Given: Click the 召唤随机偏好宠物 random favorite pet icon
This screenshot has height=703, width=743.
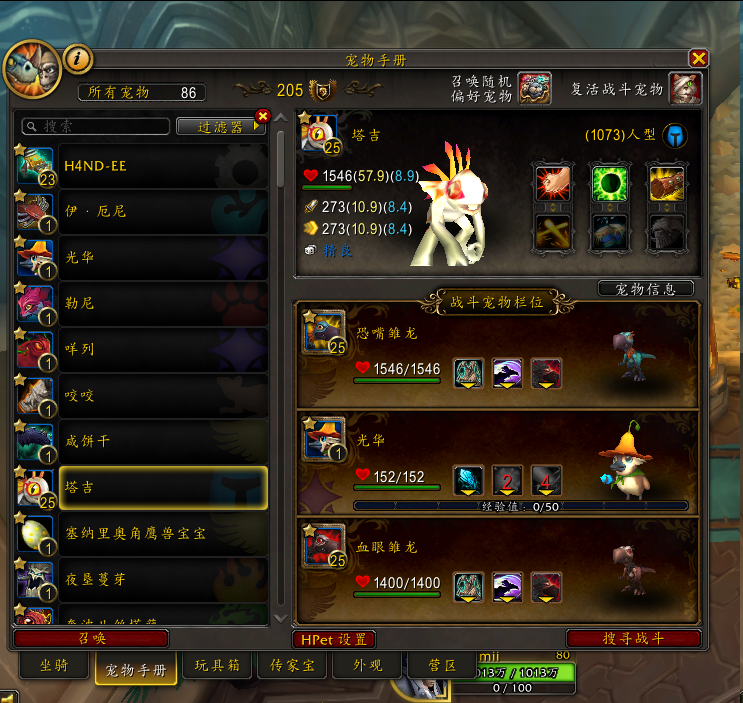Looking at the screenshot, I should [535, 89].
